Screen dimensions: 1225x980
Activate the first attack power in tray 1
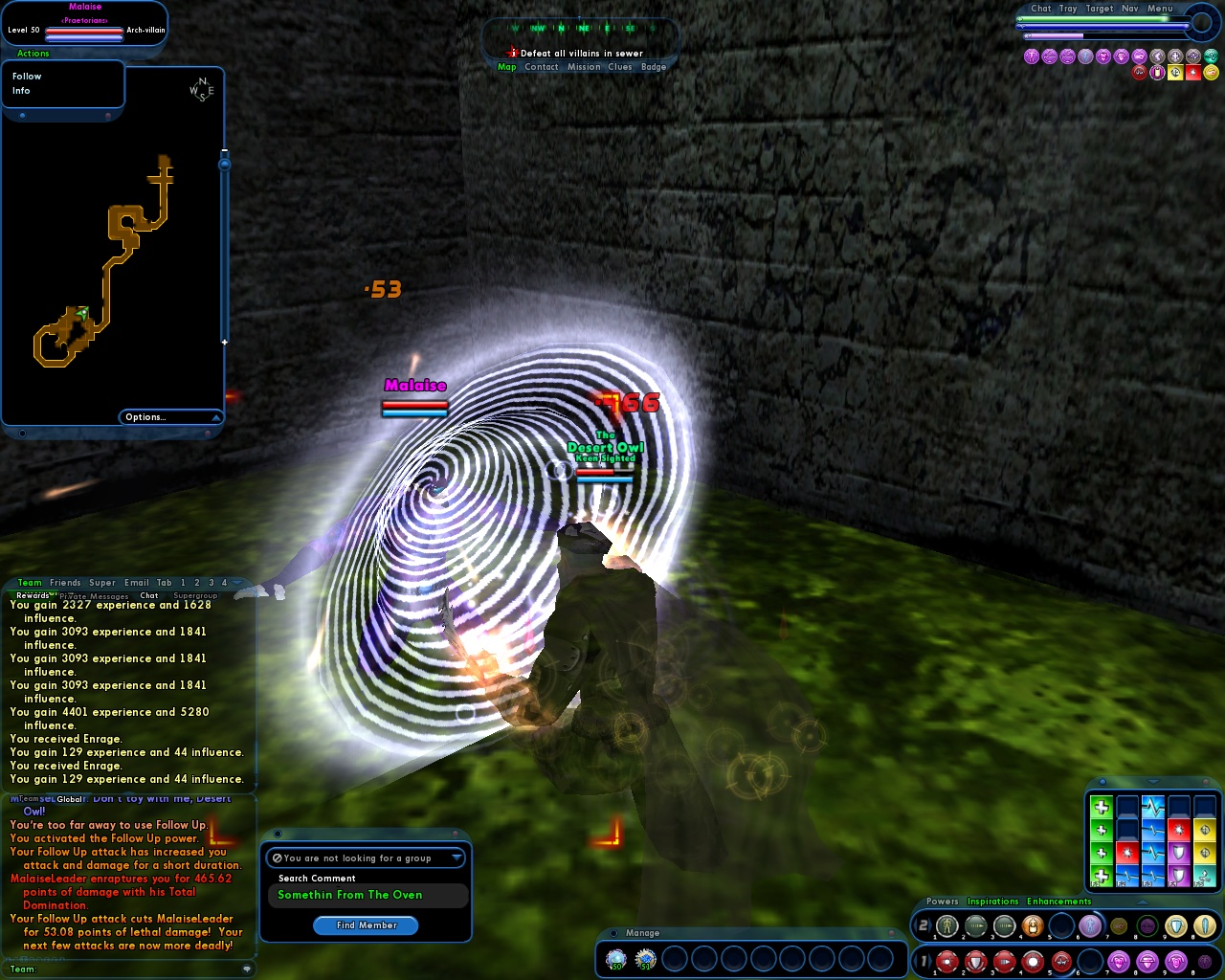click(x=947, y=962)
